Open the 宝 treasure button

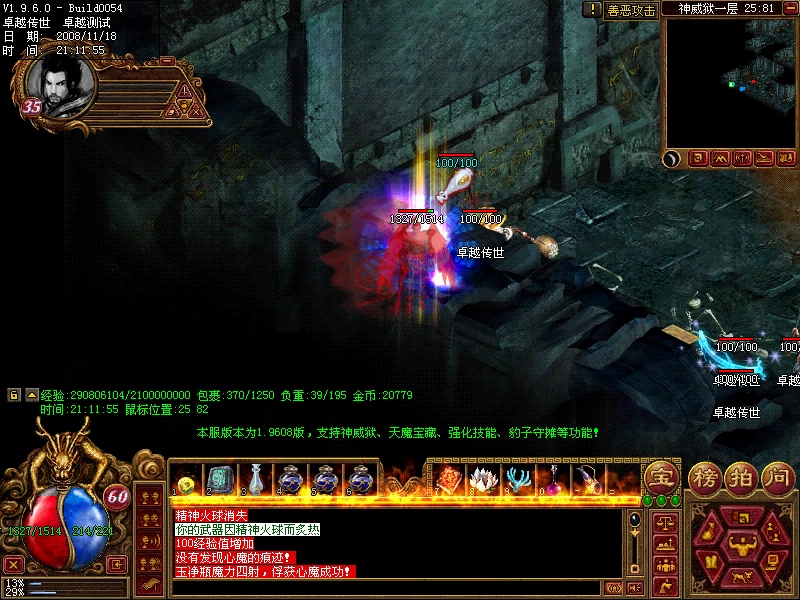(659, 475)
